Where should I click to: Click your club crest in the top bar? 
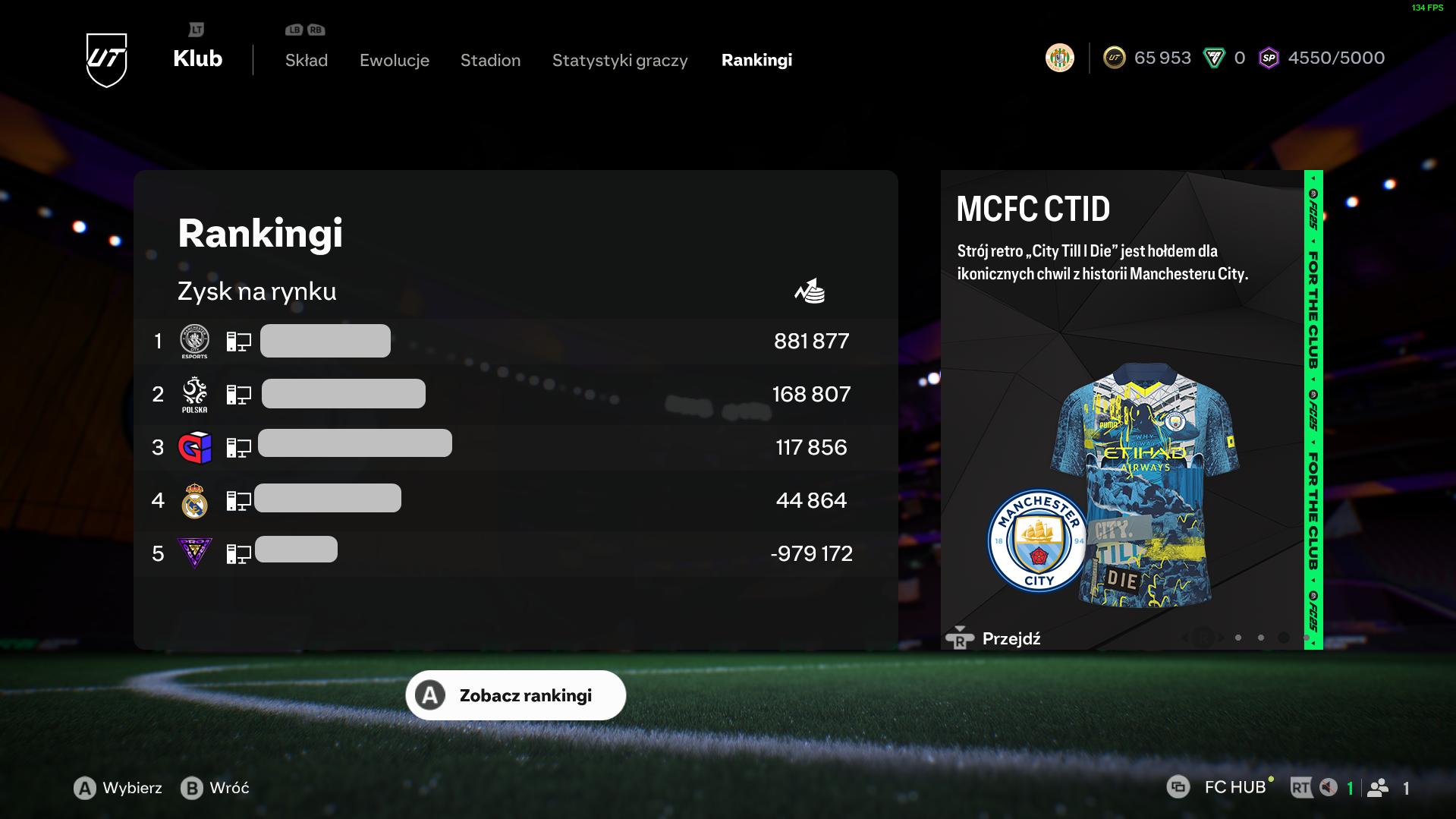1060,57
